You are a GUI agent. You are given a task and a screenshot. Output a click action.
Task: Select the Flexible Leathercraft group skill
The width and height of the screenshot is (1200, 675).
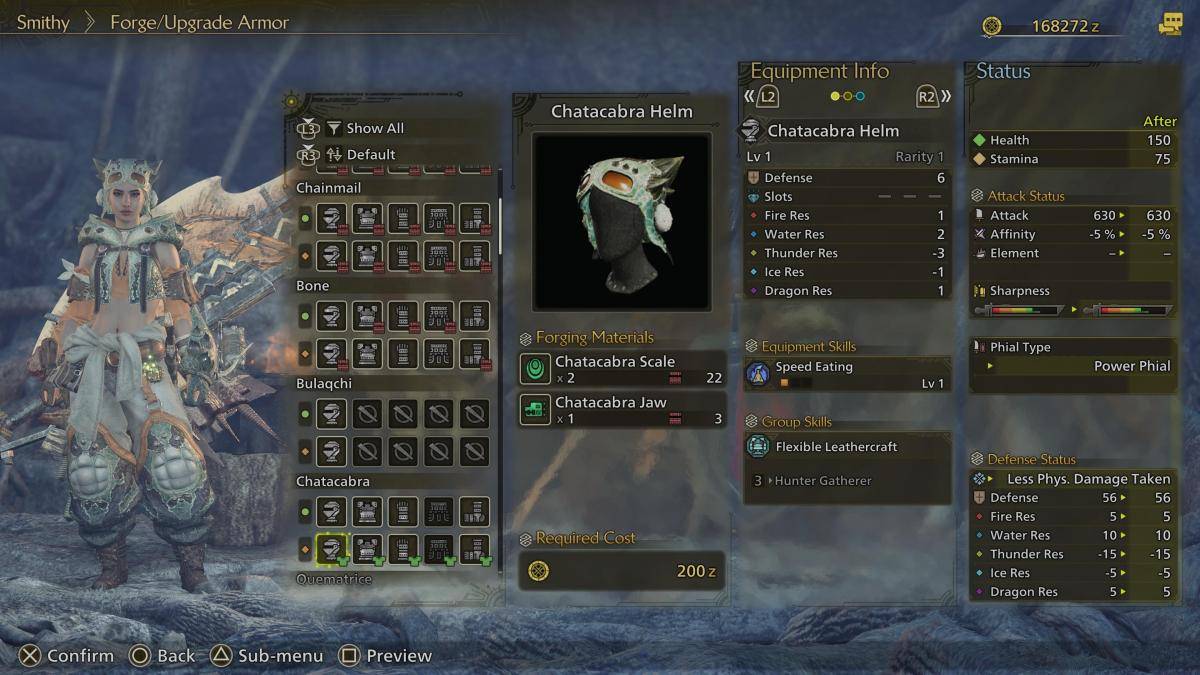pos(847,448)
